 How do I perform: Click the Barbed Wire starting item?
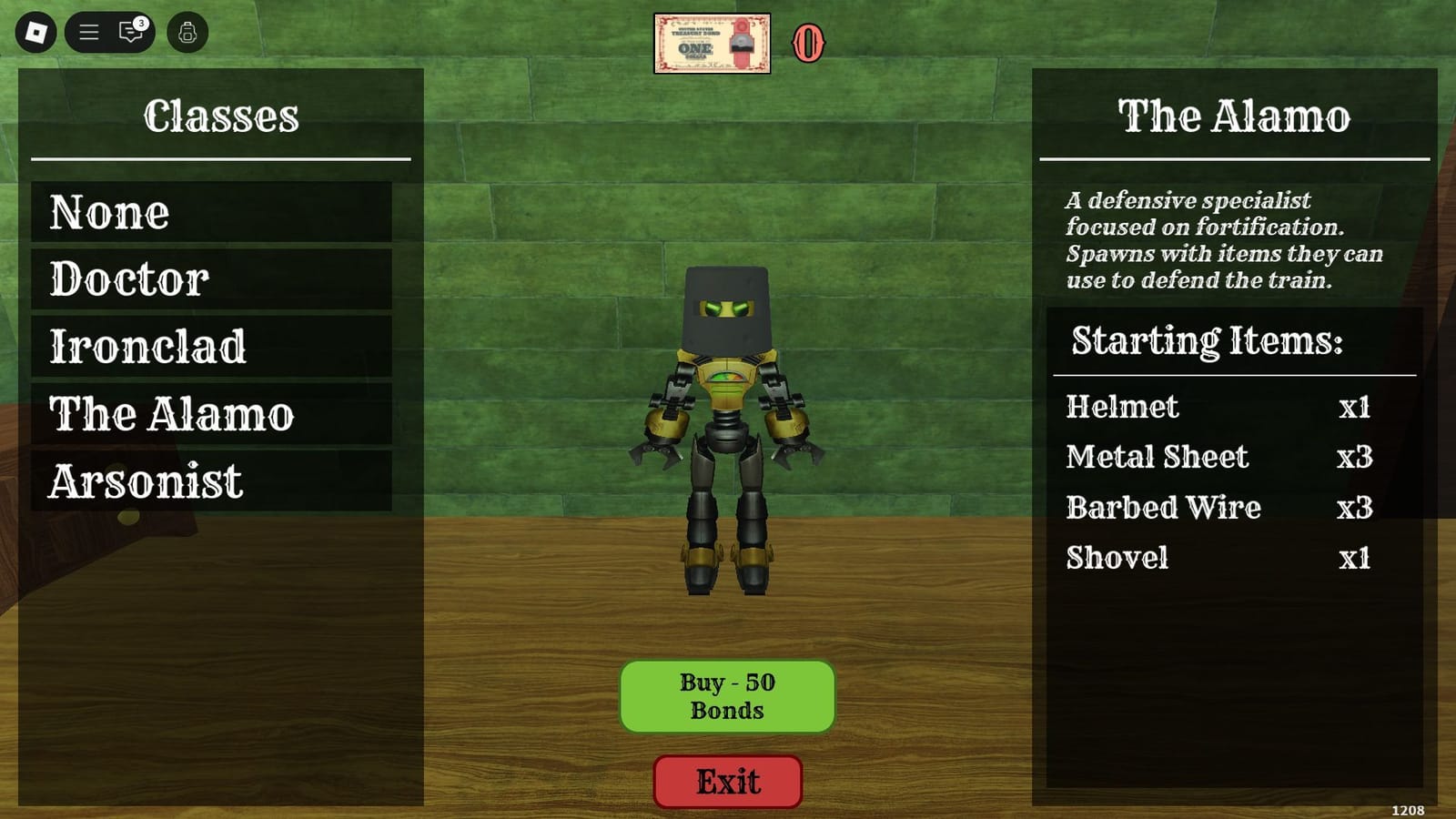pyautogui.click(x=1219, y=508)
